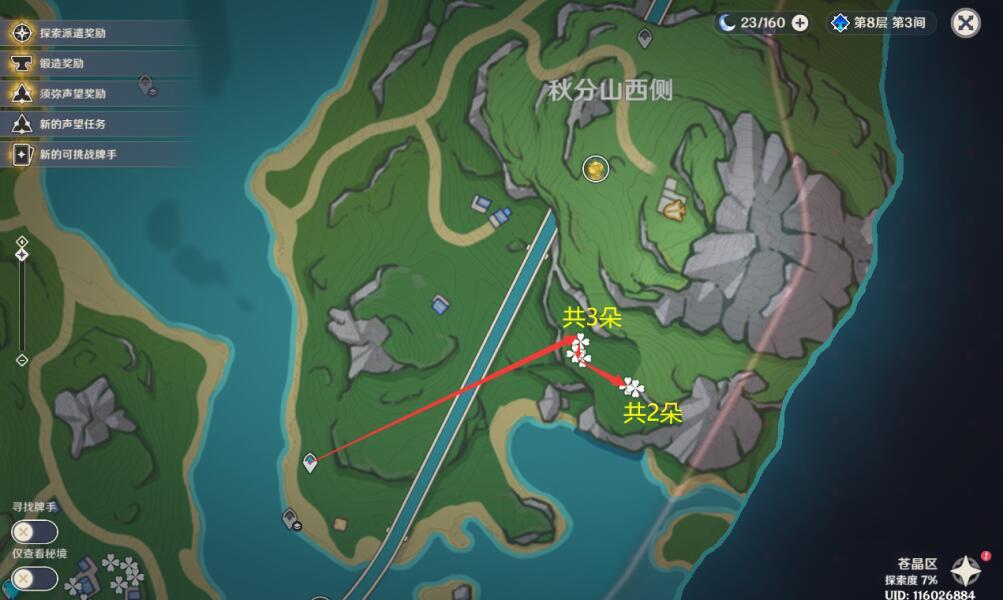
Task: Open the four-pointed star region selector
Action: (x=966, y=571)
